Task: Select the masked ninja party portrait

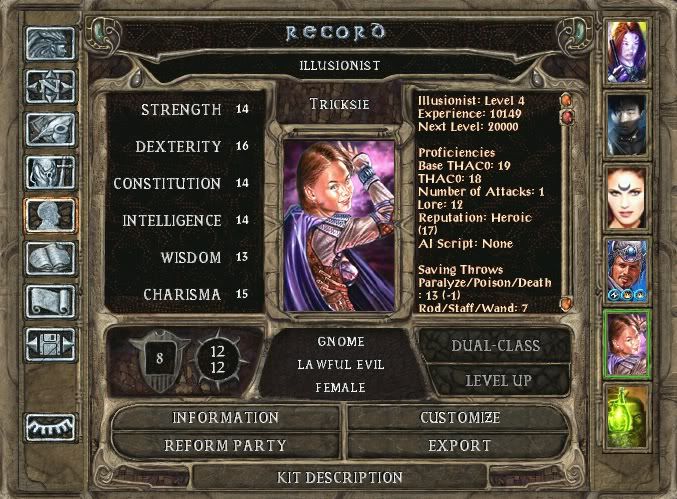Action: click(x=627, y=123)
